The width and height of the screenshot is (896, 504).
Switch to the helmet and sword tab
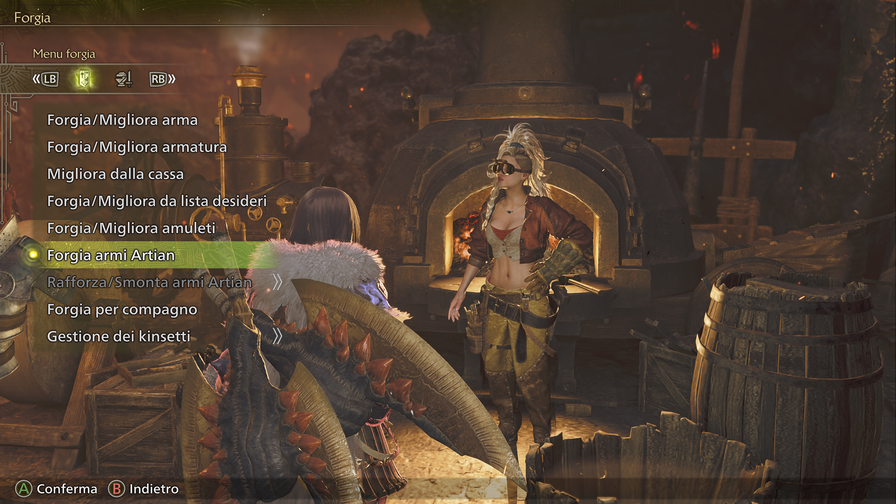[123, 79]
